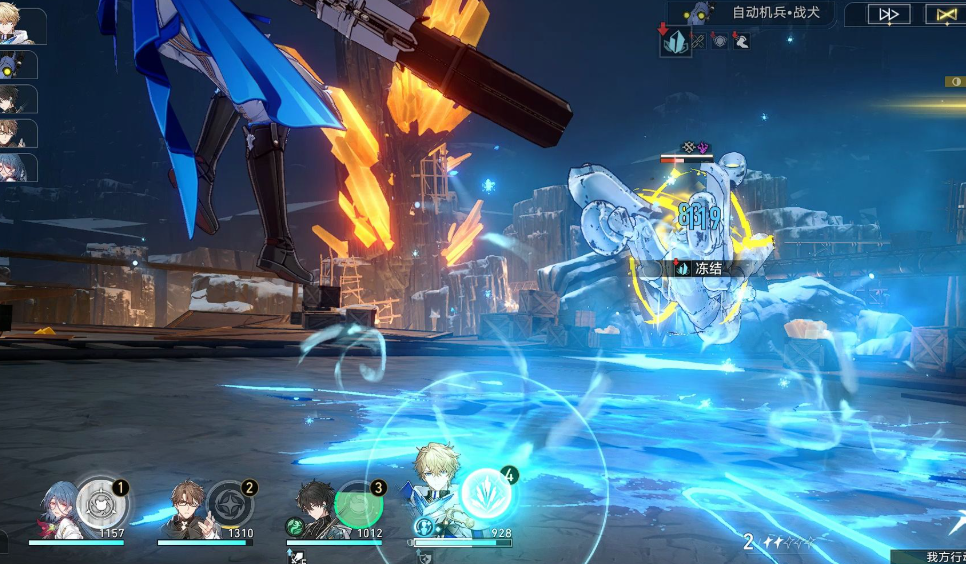Toggle the auto-battle button

tap(945, 14)
